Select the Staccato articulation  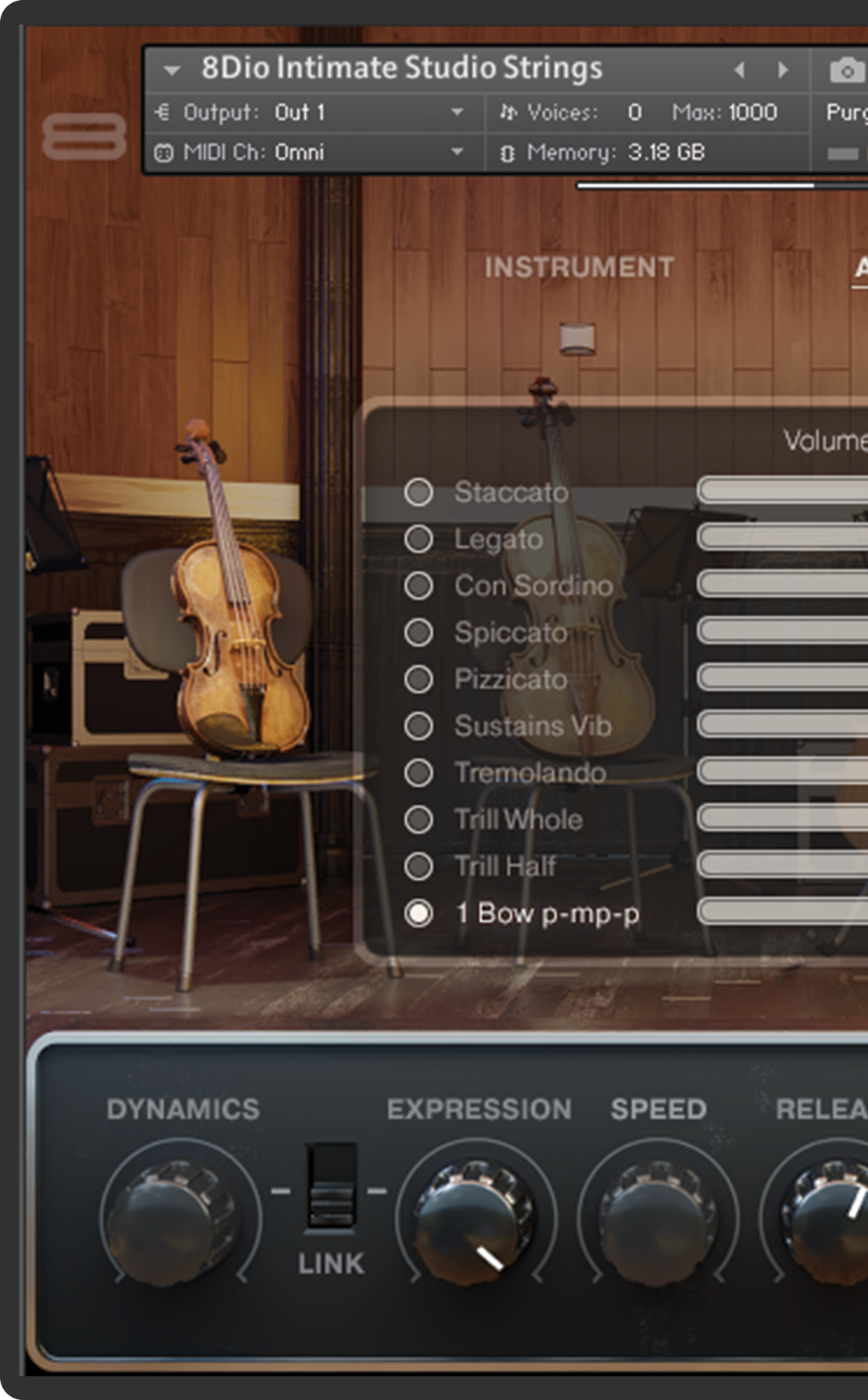[418, 493]
